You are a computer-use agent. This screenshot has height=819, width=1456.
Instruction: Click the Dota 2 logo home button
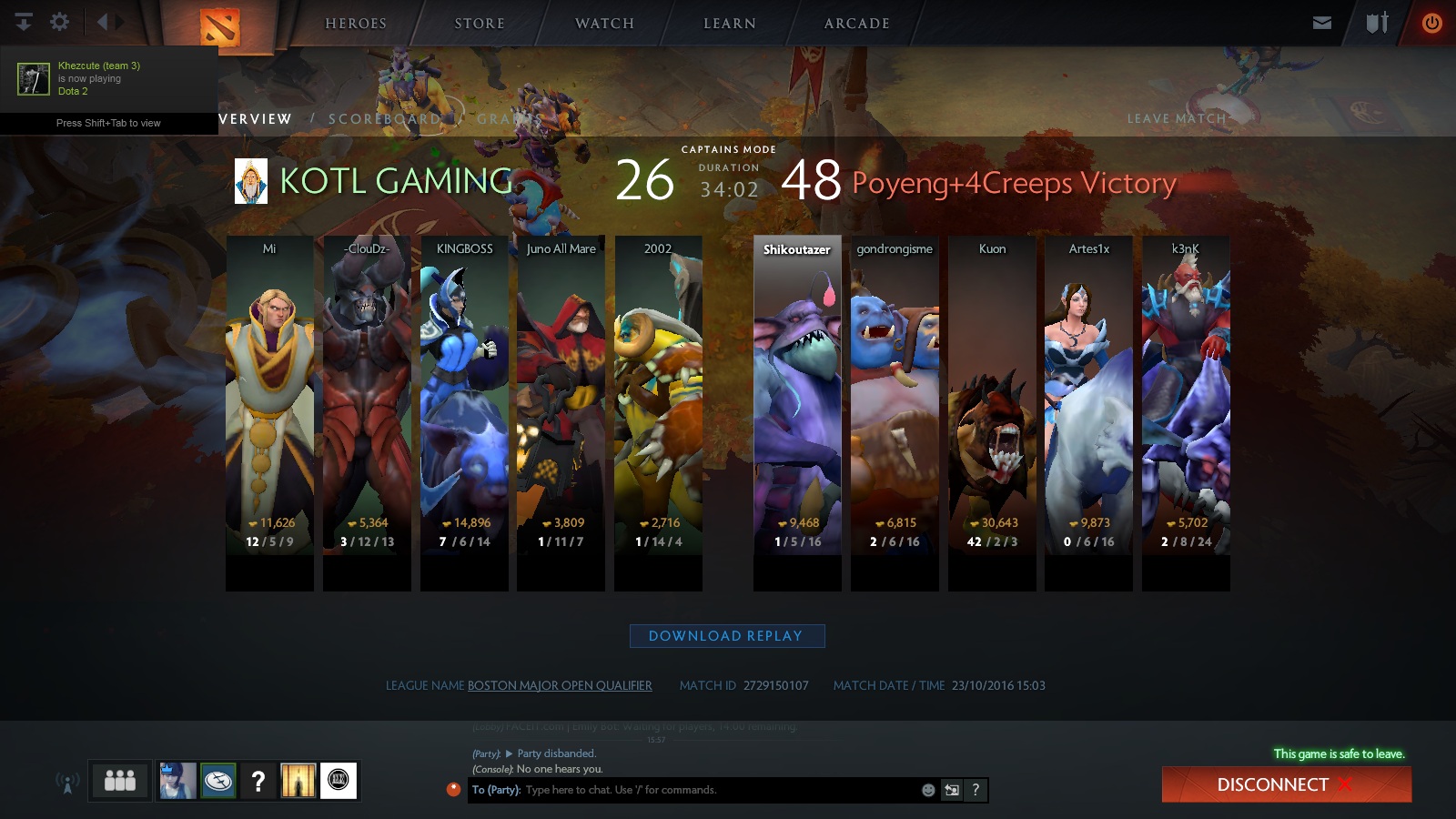point(219,25)
